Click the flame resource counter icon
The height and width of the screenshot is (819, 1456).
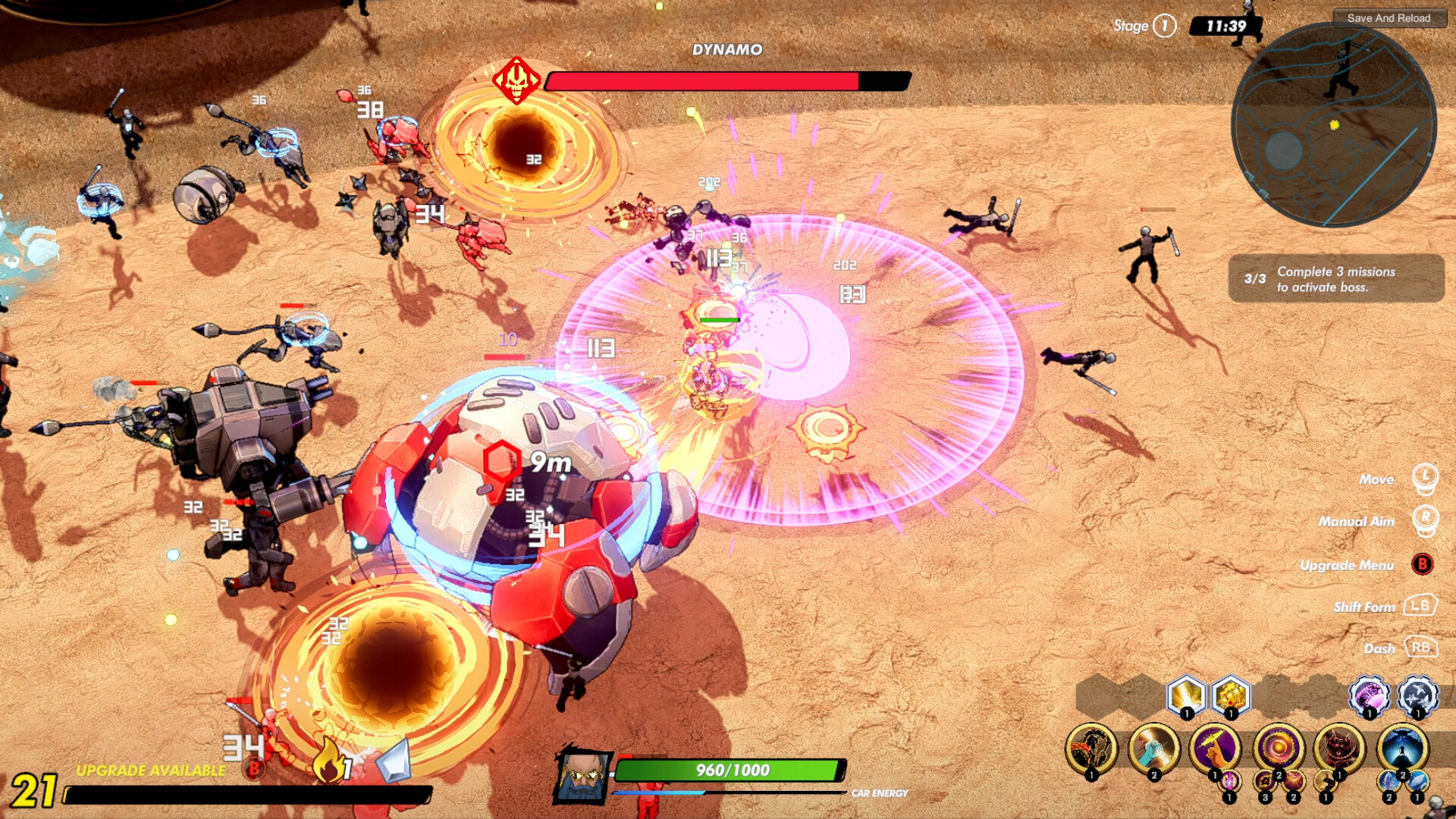tap(328, 759)
